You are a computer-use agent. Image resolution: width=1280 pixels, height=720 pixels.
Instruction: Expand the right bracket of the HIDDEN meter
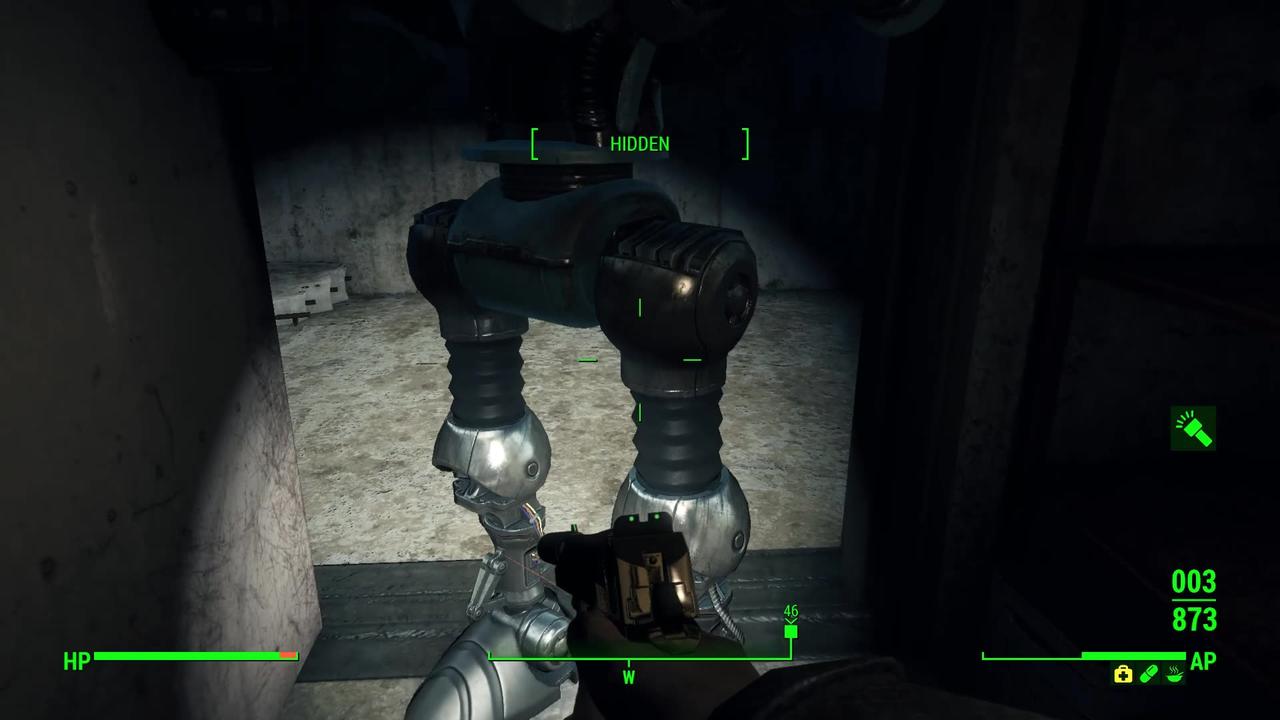click(744, 144)
